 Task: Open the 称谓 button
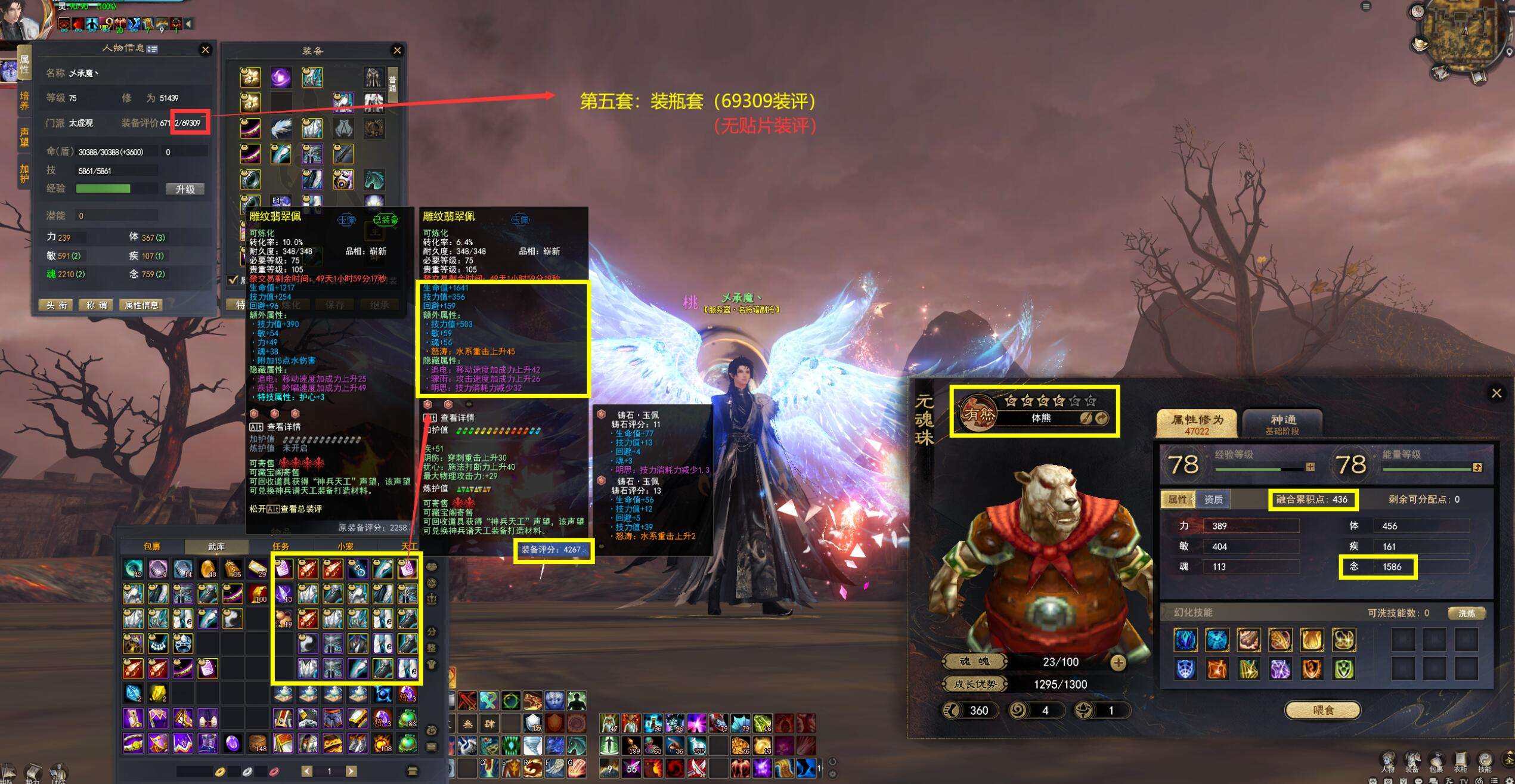click(x=96, y=305)
